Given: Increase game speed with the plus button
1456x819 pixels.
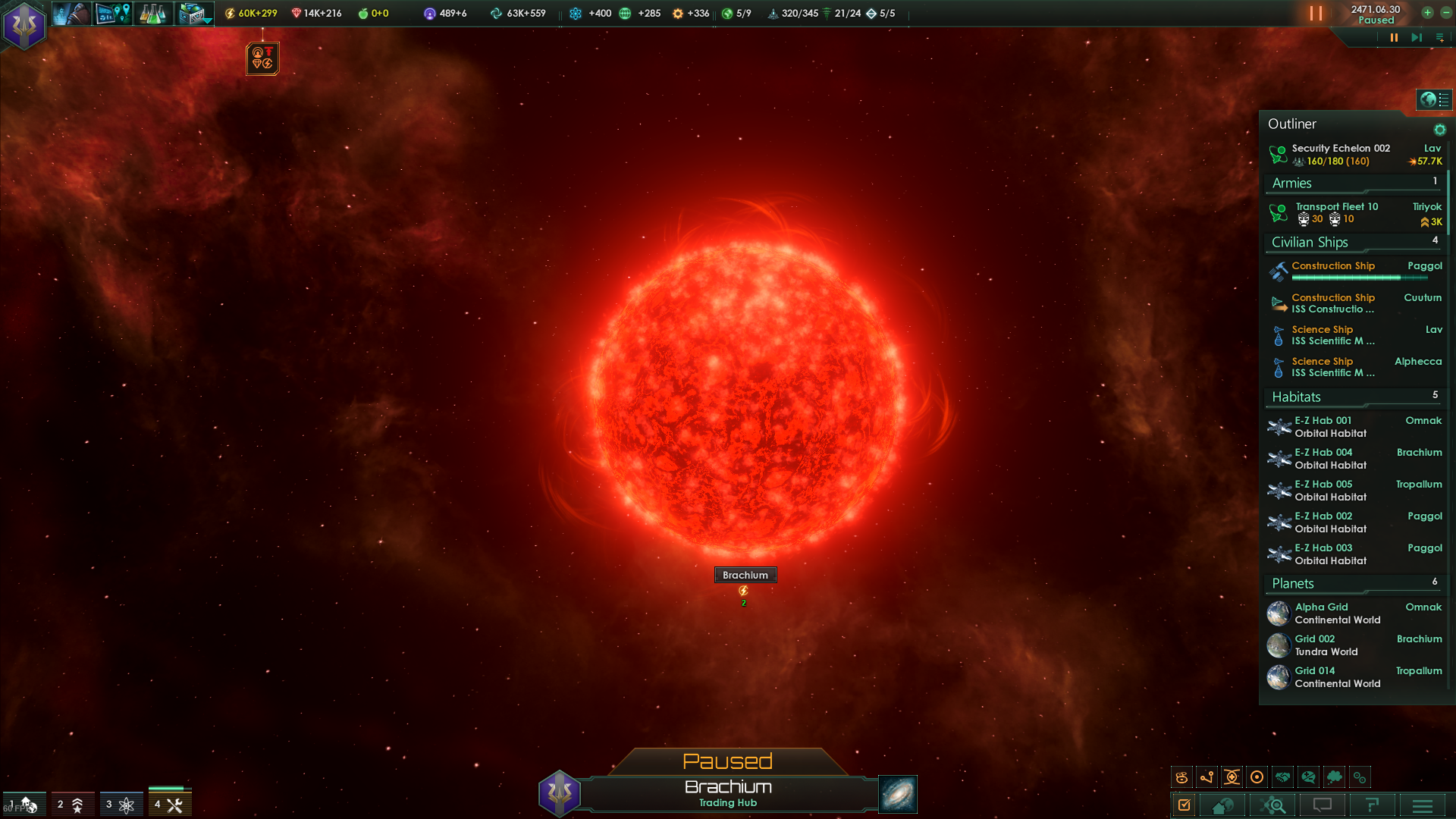Looking at the screenshot, I should [x=1427, y=13].
